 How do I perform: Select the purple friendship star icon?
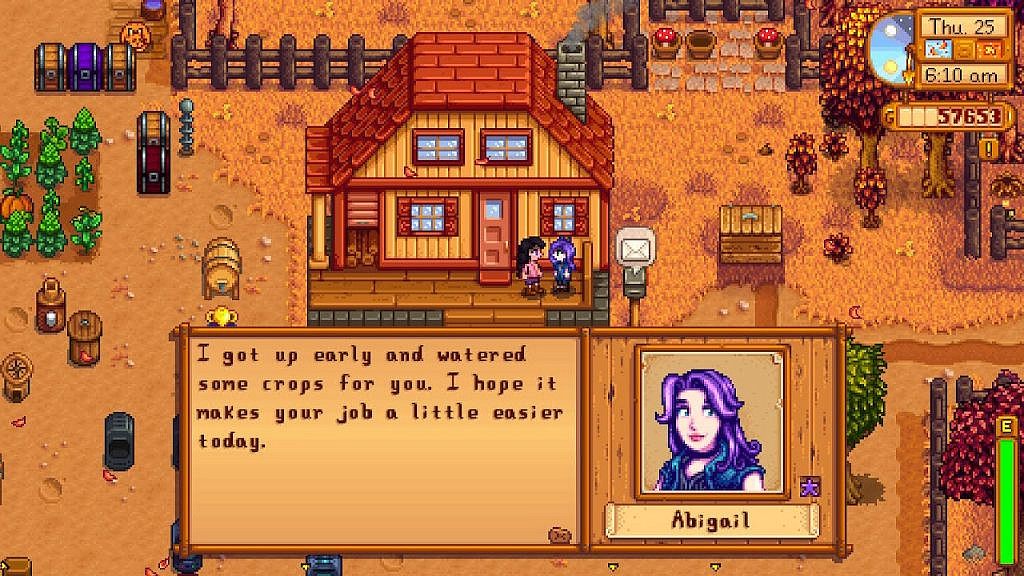tap(808, 486)
